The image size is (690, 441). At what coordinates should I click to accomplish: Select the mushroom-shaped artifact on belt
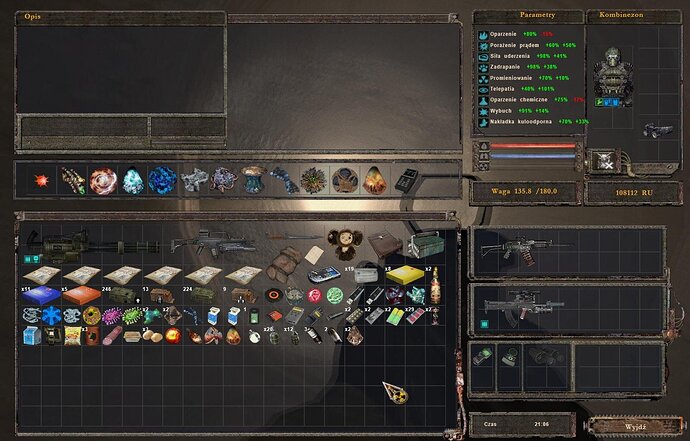tap(252, 179)
